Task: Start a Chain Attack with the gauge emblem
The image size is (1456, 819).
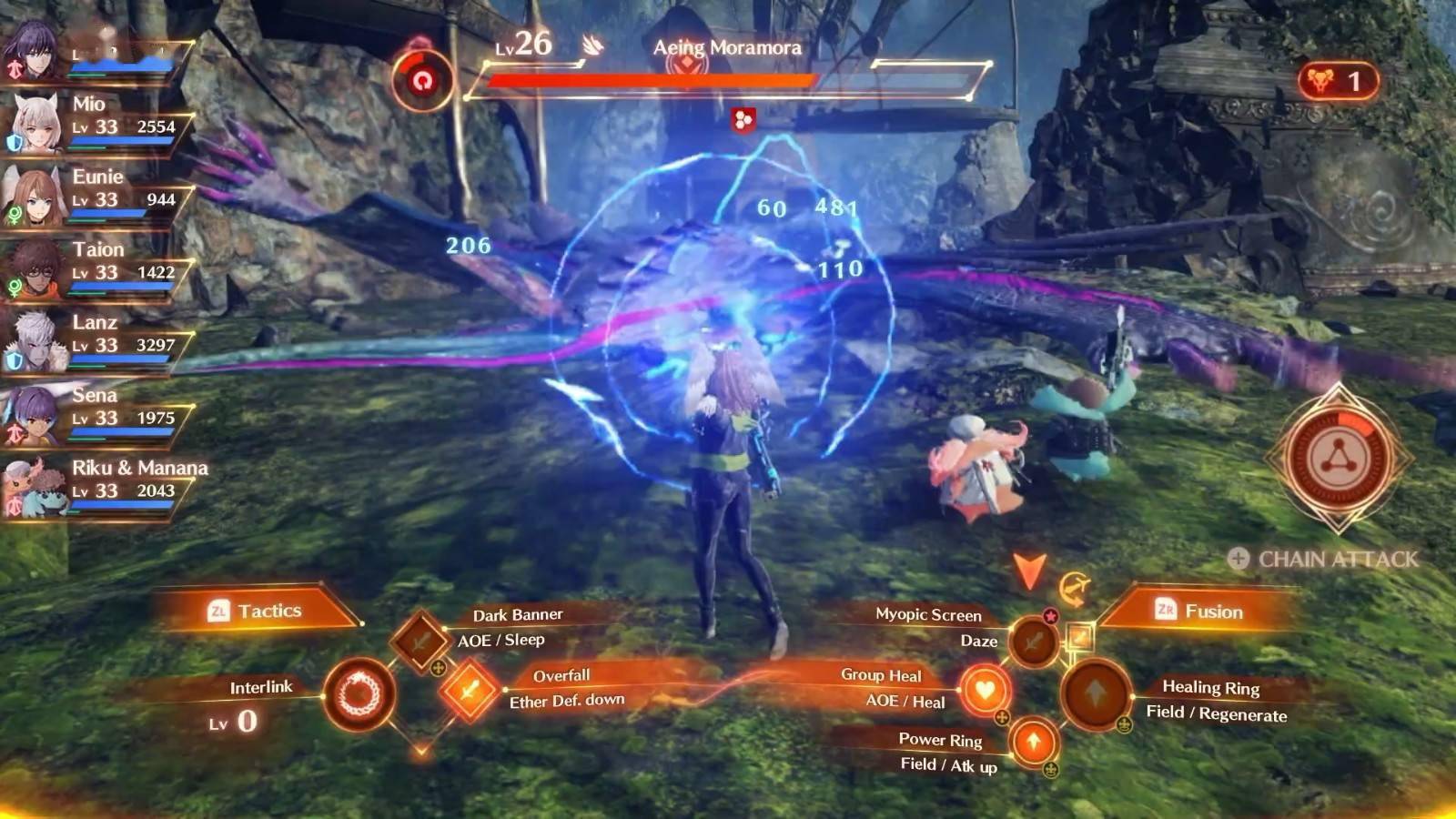Action: (1338, 458)
